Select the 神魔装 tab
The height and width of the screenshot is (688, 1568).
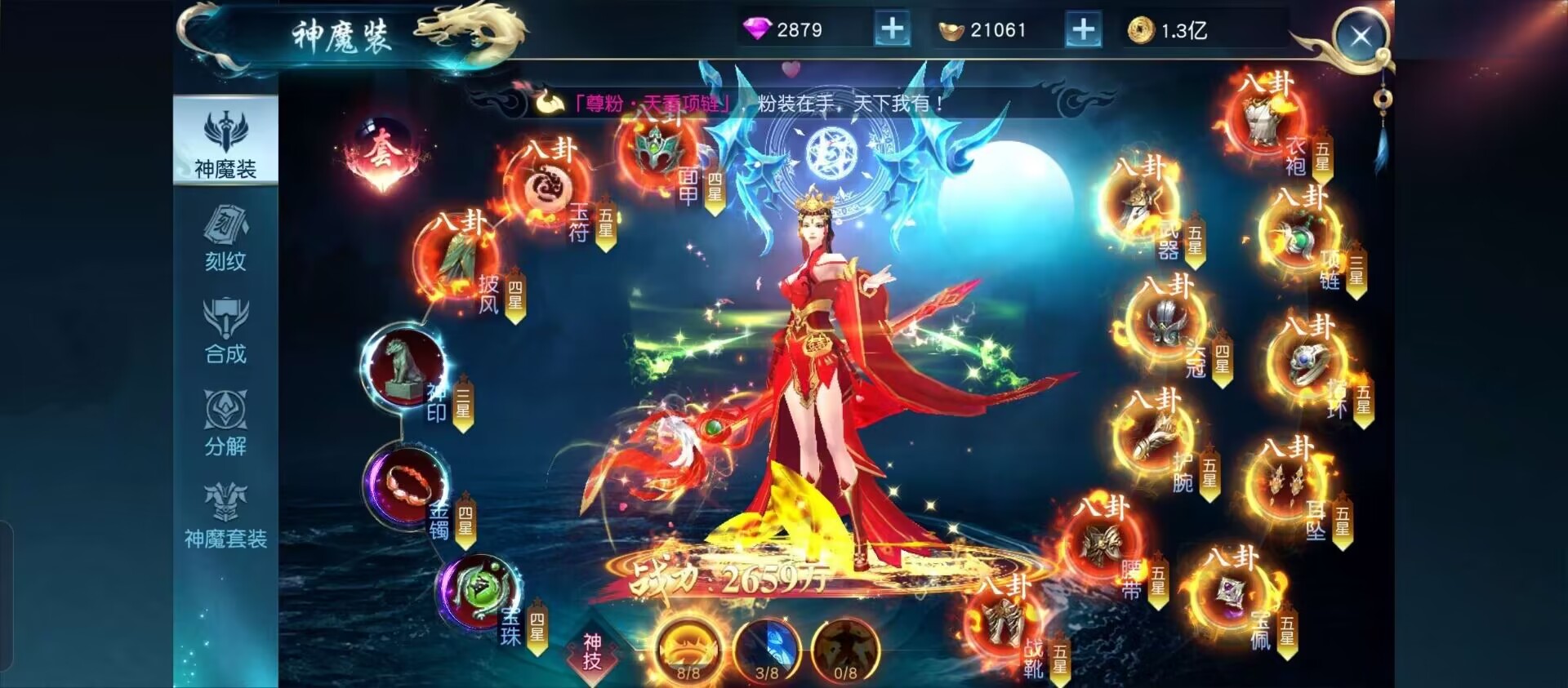tap(225, 144)
